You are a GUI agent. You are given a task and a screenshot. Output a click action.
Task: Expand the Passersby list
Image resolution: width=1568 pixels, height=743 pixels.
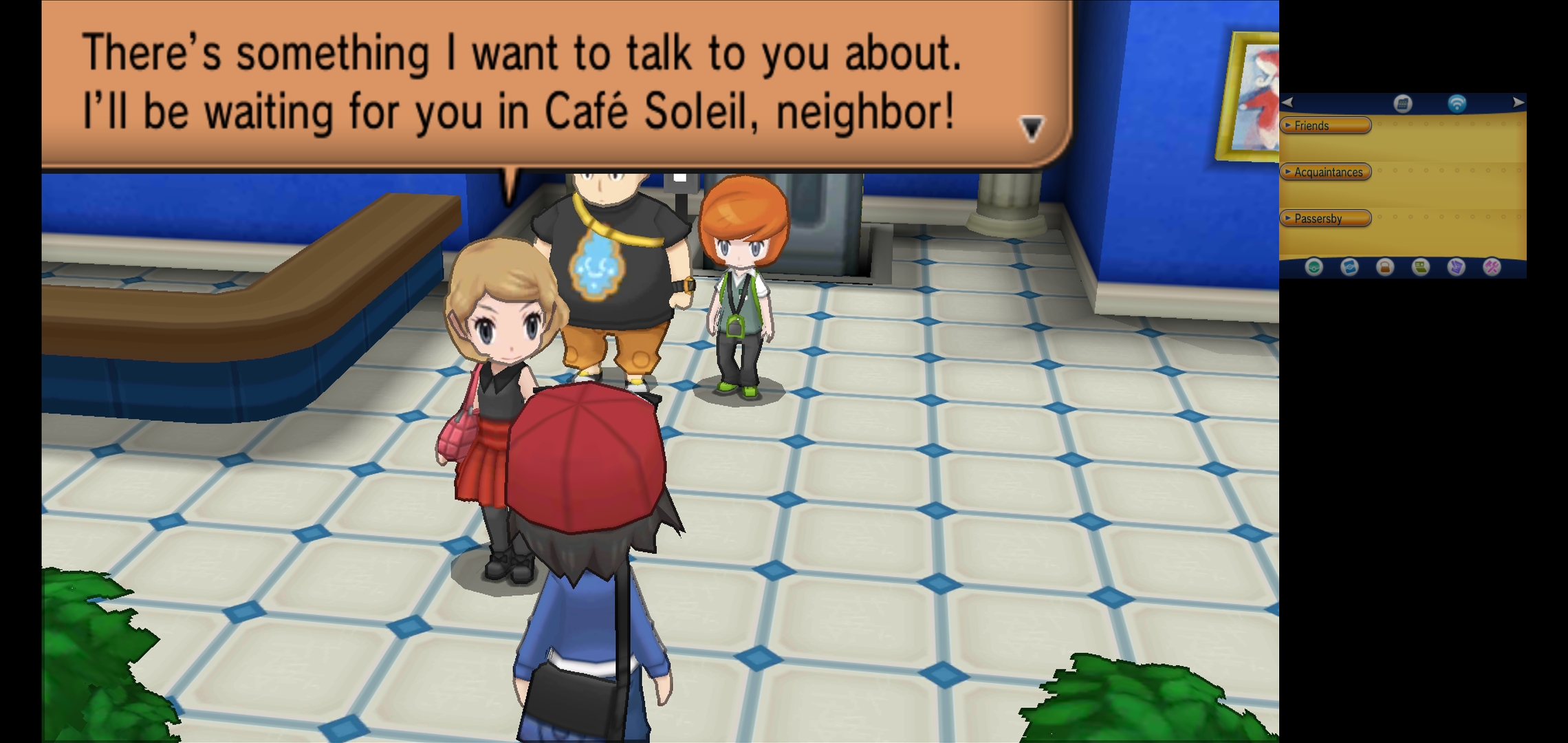pyautogui.click(x=1325, y=218)
